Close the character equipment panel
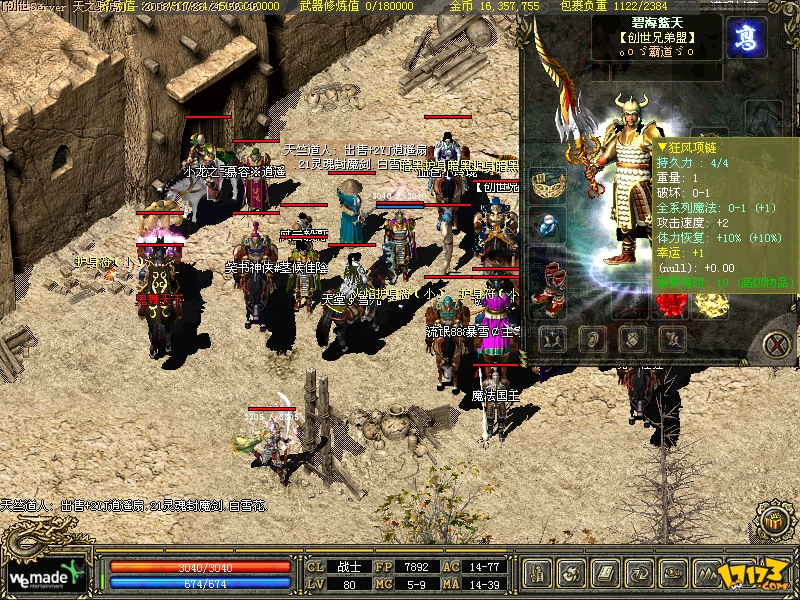800x600 pixels. (776, 344)
